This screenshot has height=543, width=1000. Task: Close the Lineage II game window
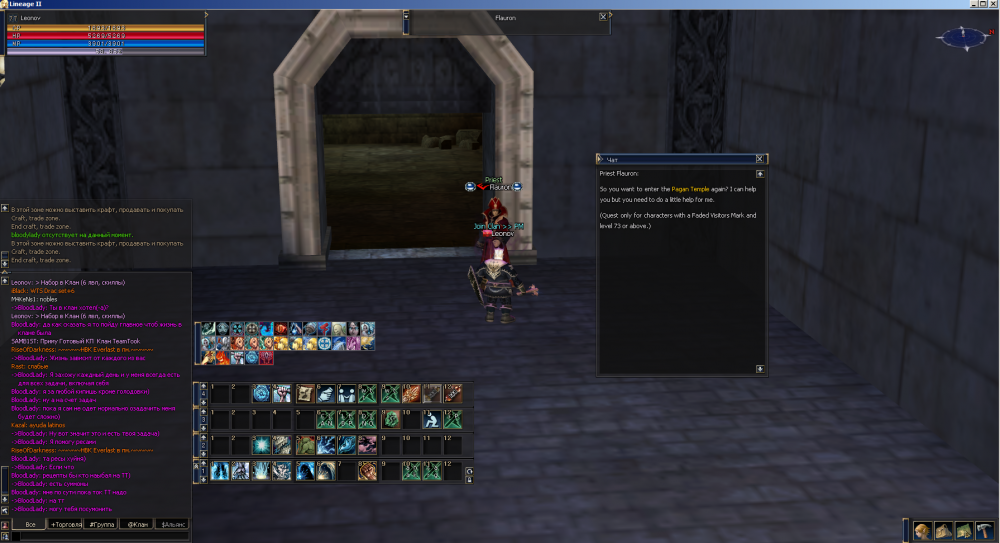992,5
